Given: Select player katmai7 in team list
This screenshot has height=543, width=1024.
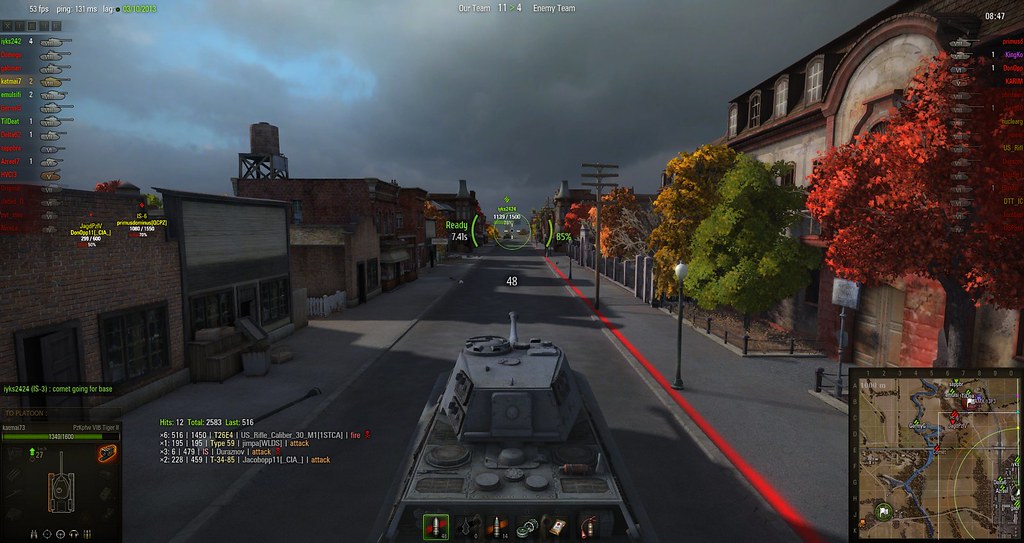Looking at the screenshot, I should 12,80.
